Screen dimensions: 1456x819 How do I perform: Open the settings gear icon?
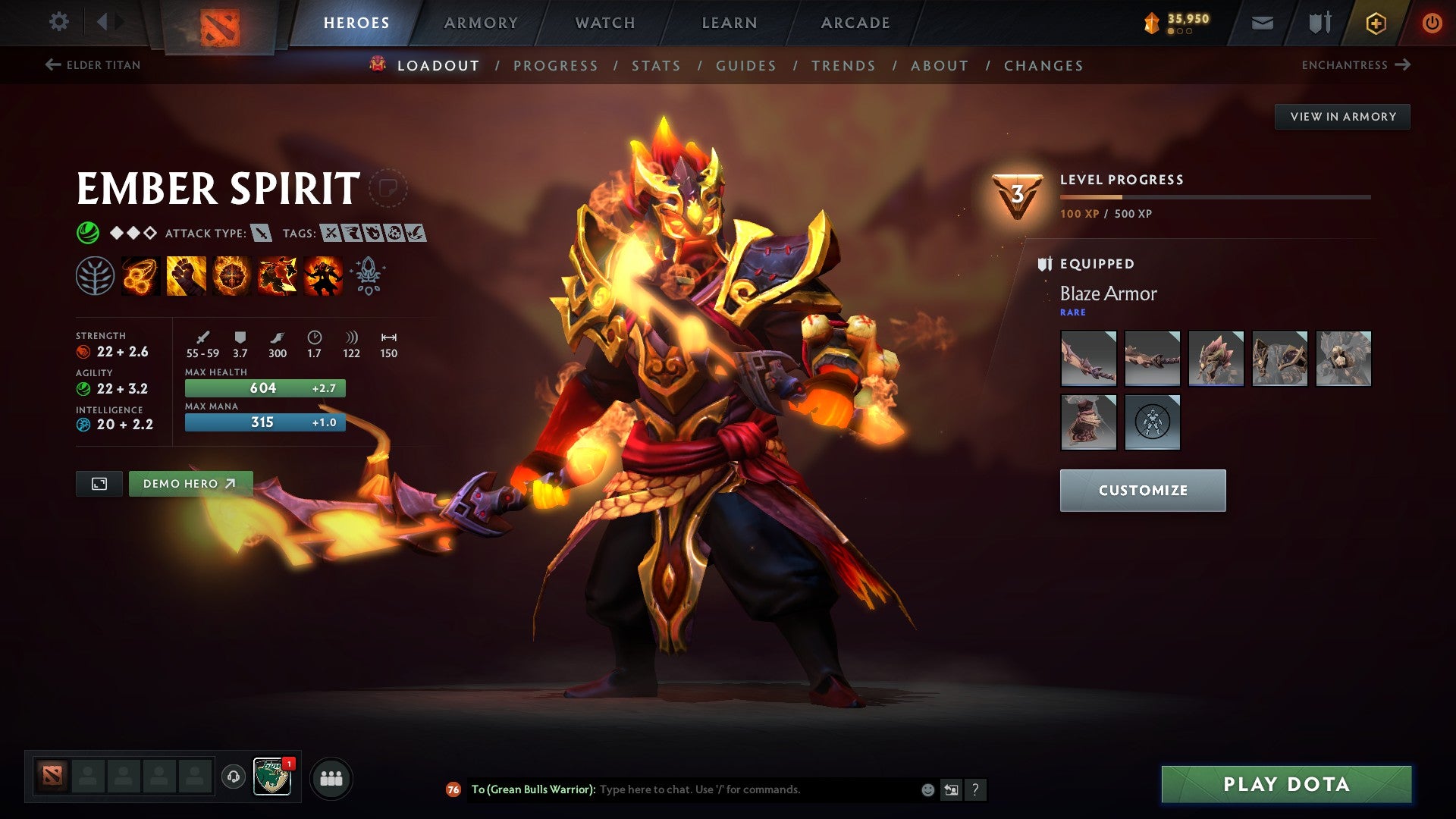coord(58,21)
